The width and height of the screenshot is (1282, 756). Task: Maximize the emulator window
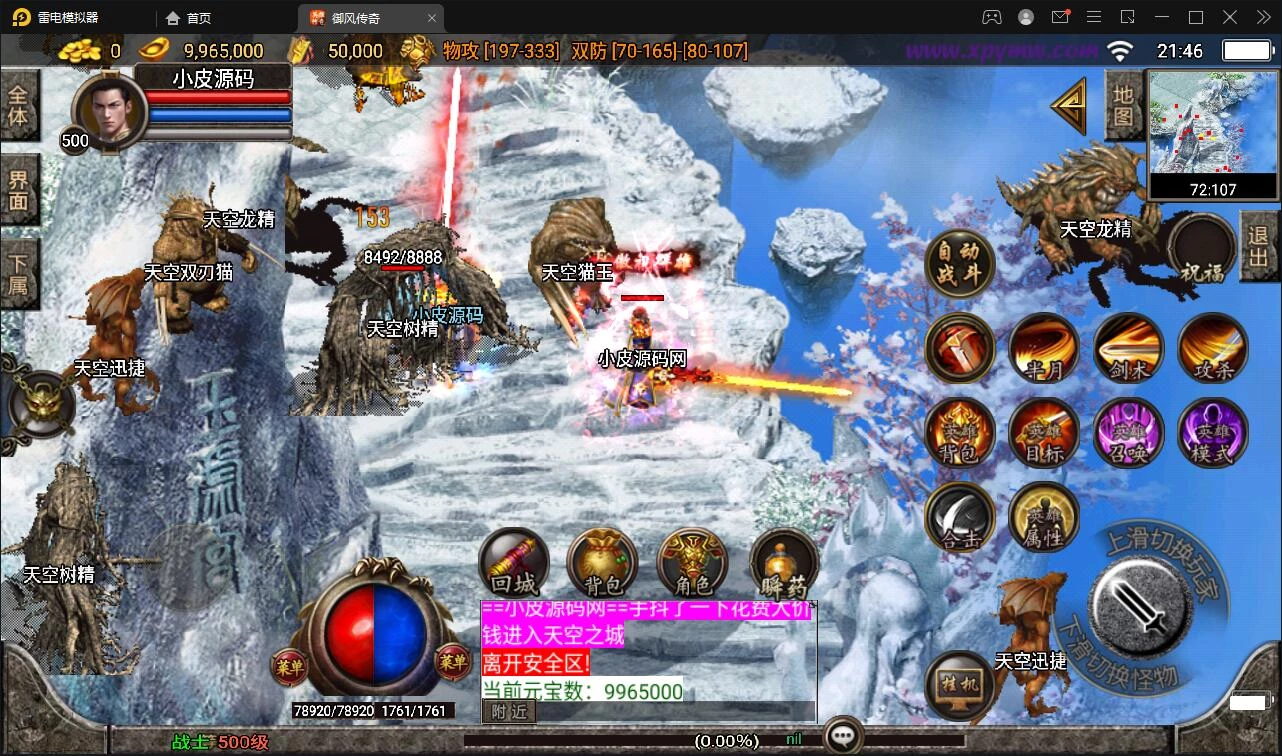[x=1195, y=17]
